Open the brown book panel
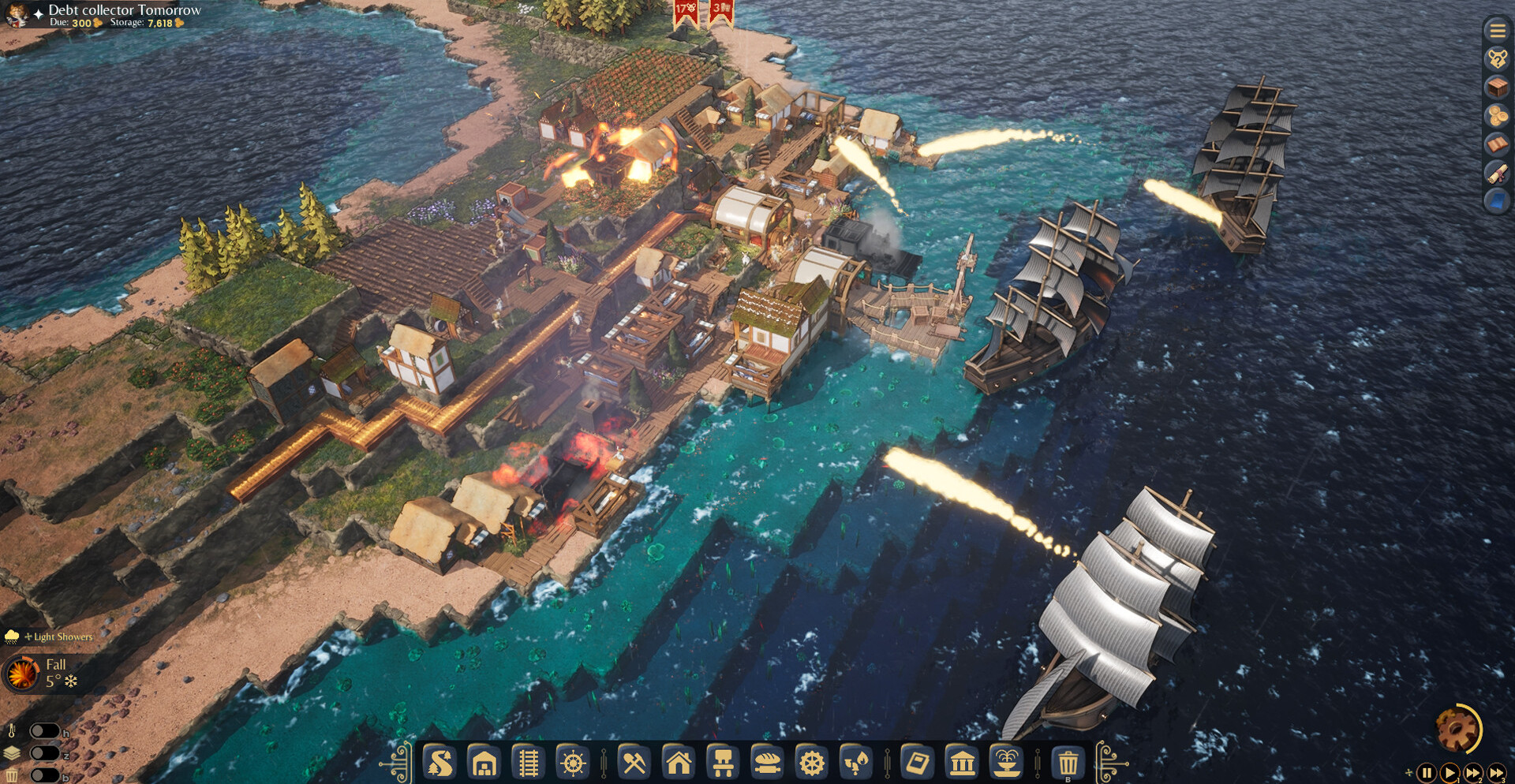 tap(1497, 144)
